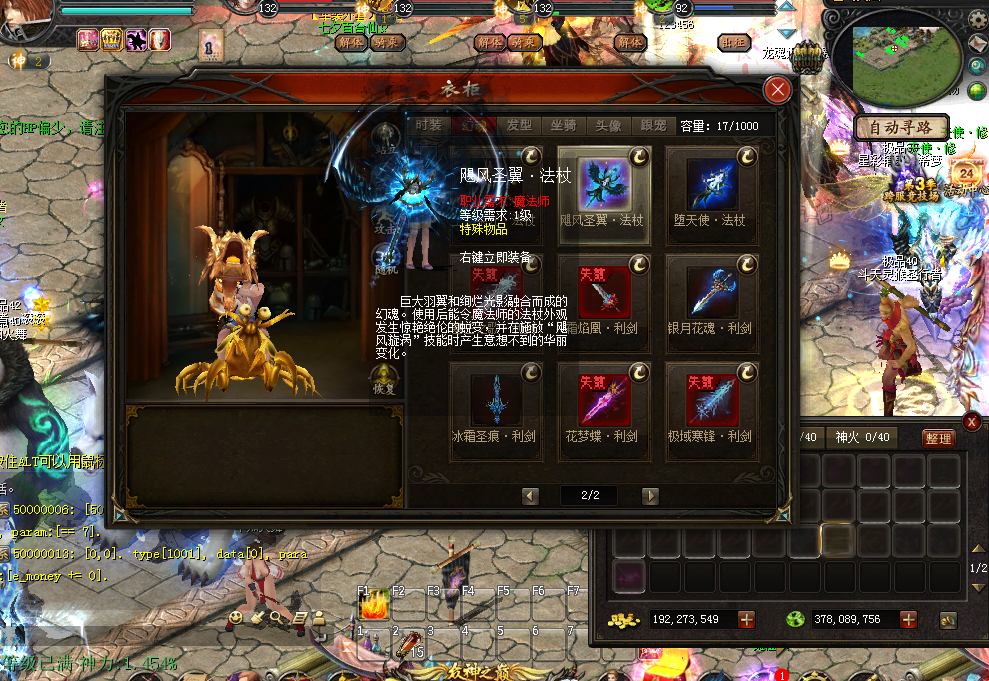Select the 花梦蝶·利剑 sword skin
989x681 pixels.
[x=604, y=404]
